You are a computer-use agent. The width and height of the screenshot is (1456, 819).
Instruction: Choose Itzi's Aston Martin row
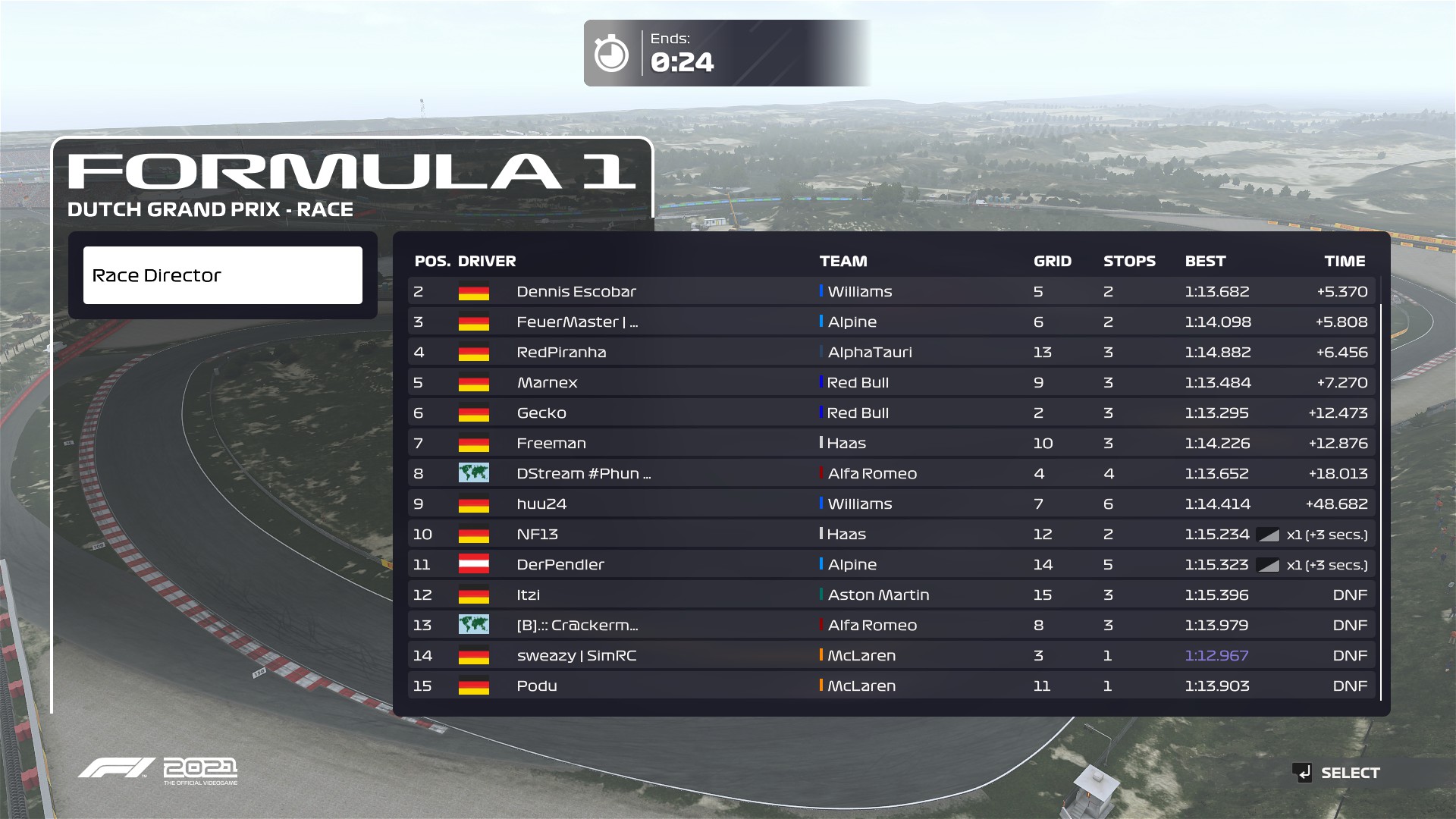891,595
